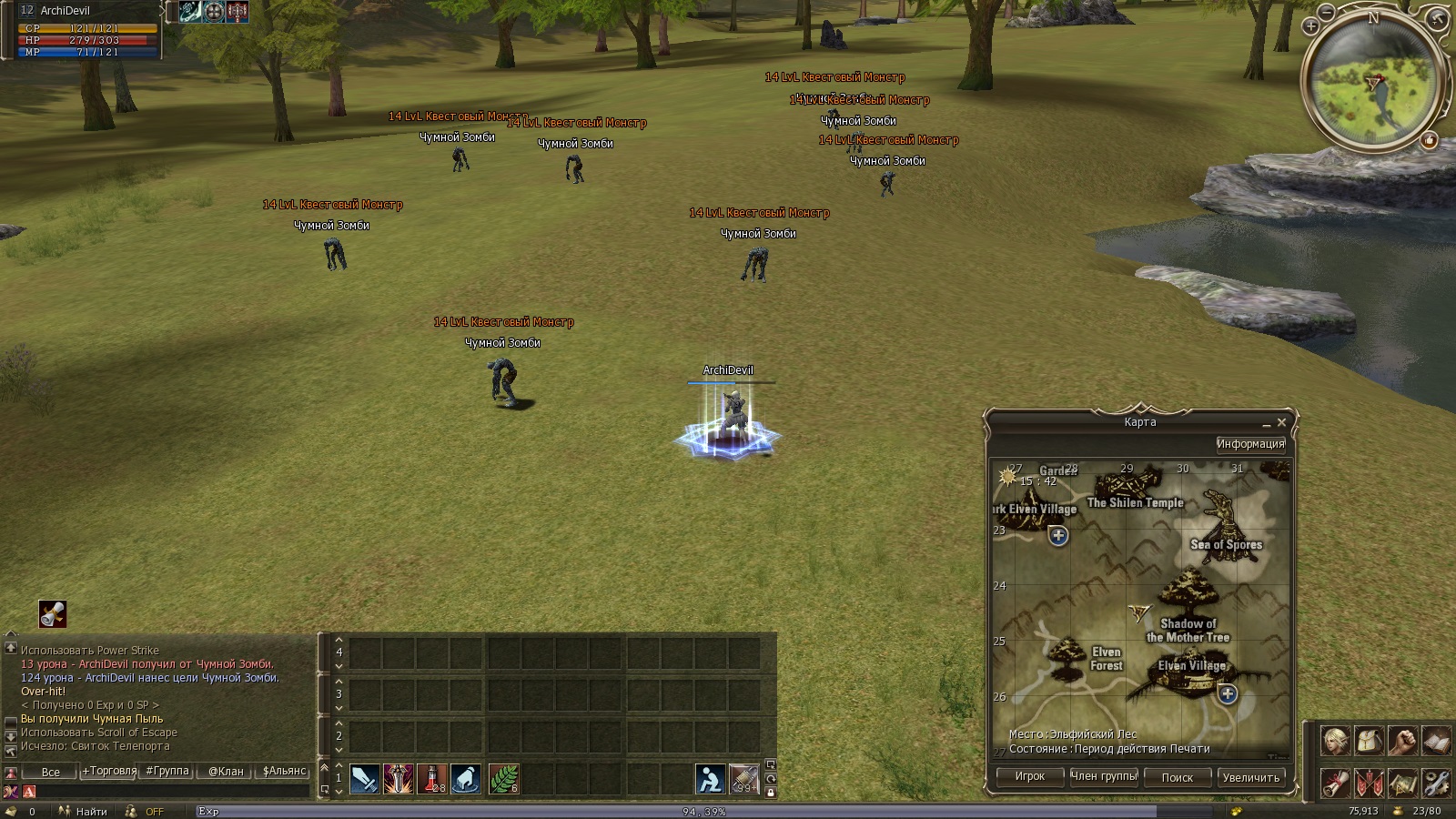Open the Информация panel on the map
The image size is (1456, 819).
point(1250,444)
